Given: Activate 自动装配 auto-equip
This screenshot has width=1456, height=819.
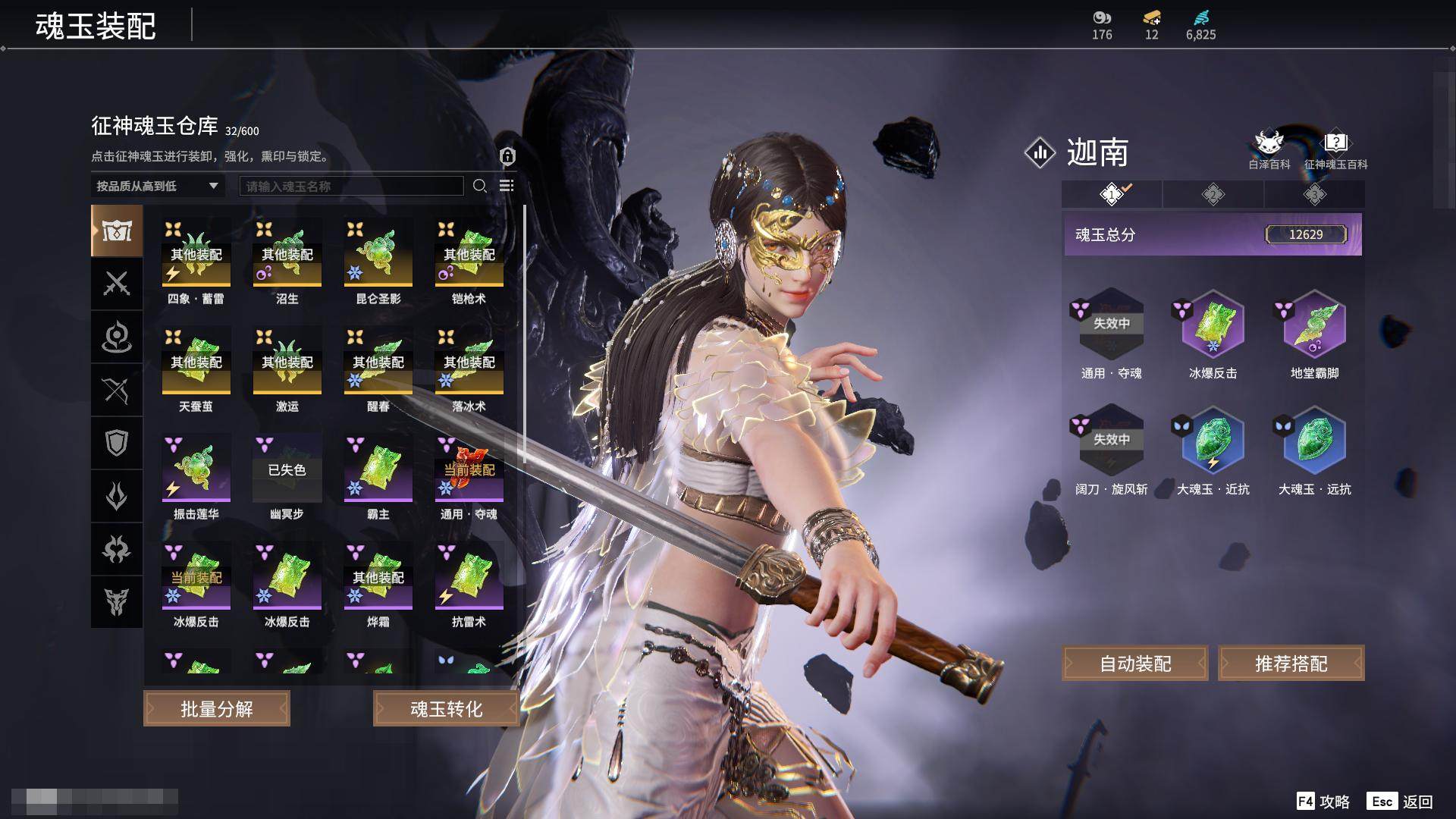Looking at the screenshot, I should tap(1135, 664).
